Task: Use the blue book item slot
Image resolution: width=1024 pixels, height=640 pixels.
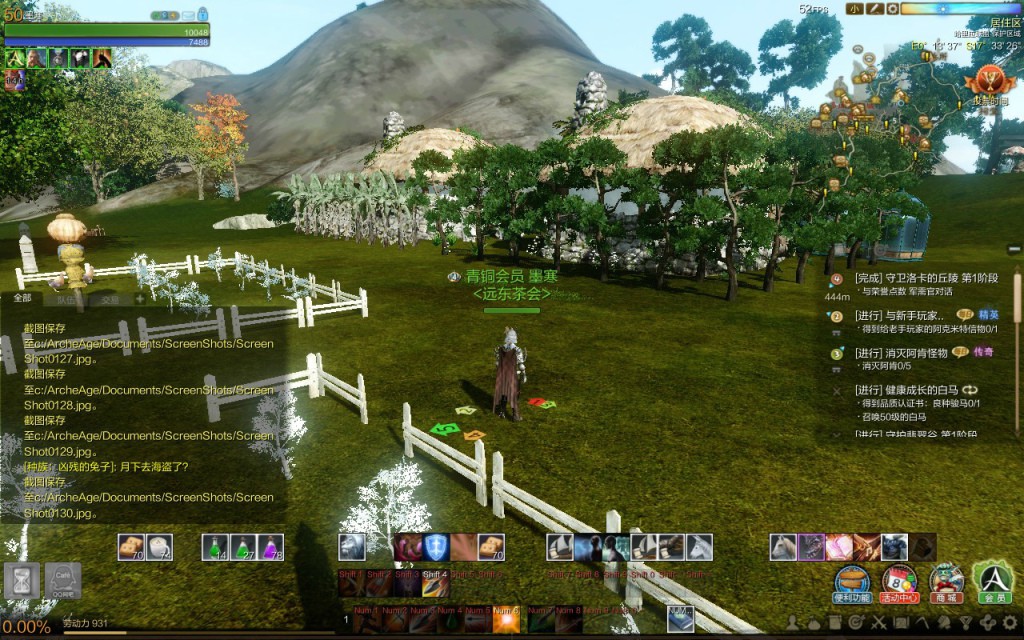Action: point(680,617)
